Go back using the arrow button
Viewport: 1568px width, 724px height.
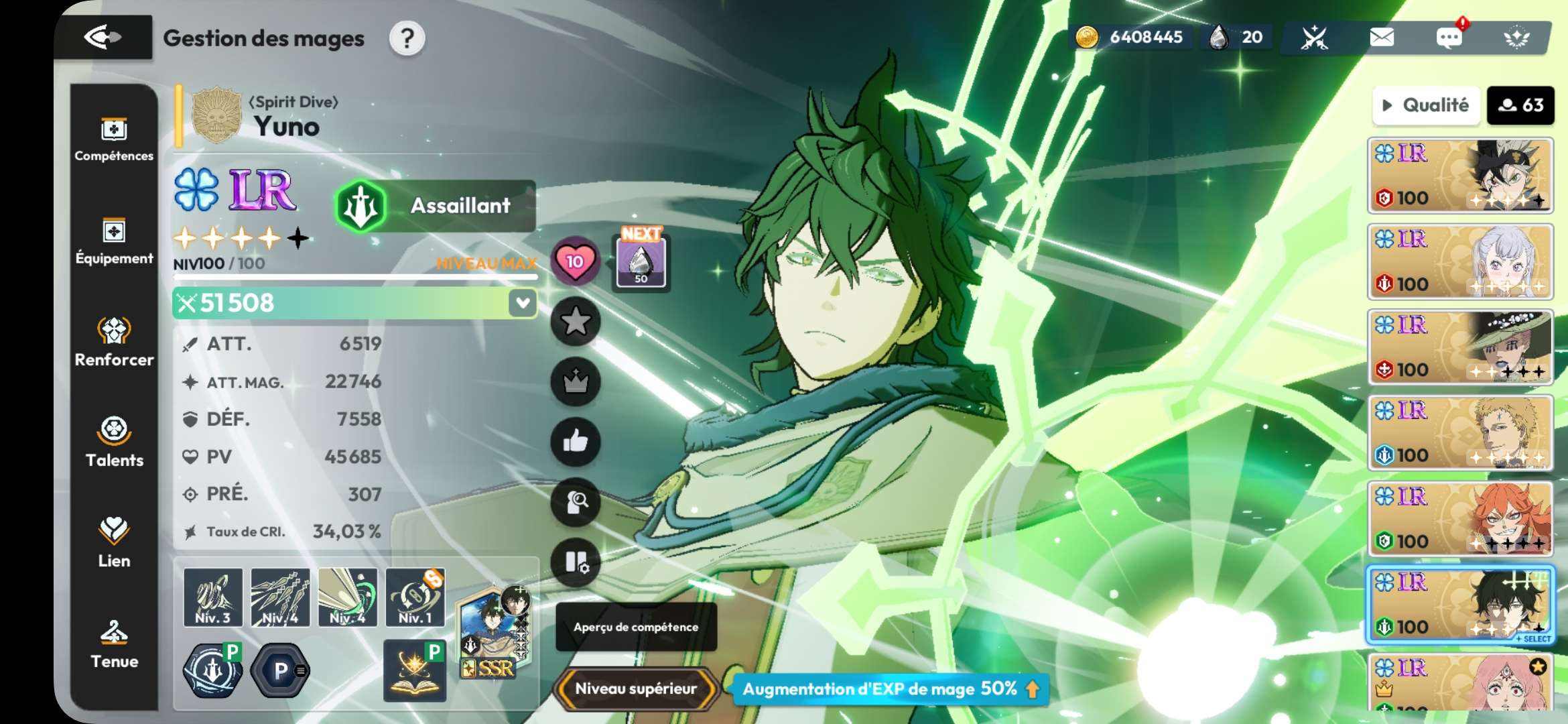[103, 38]
